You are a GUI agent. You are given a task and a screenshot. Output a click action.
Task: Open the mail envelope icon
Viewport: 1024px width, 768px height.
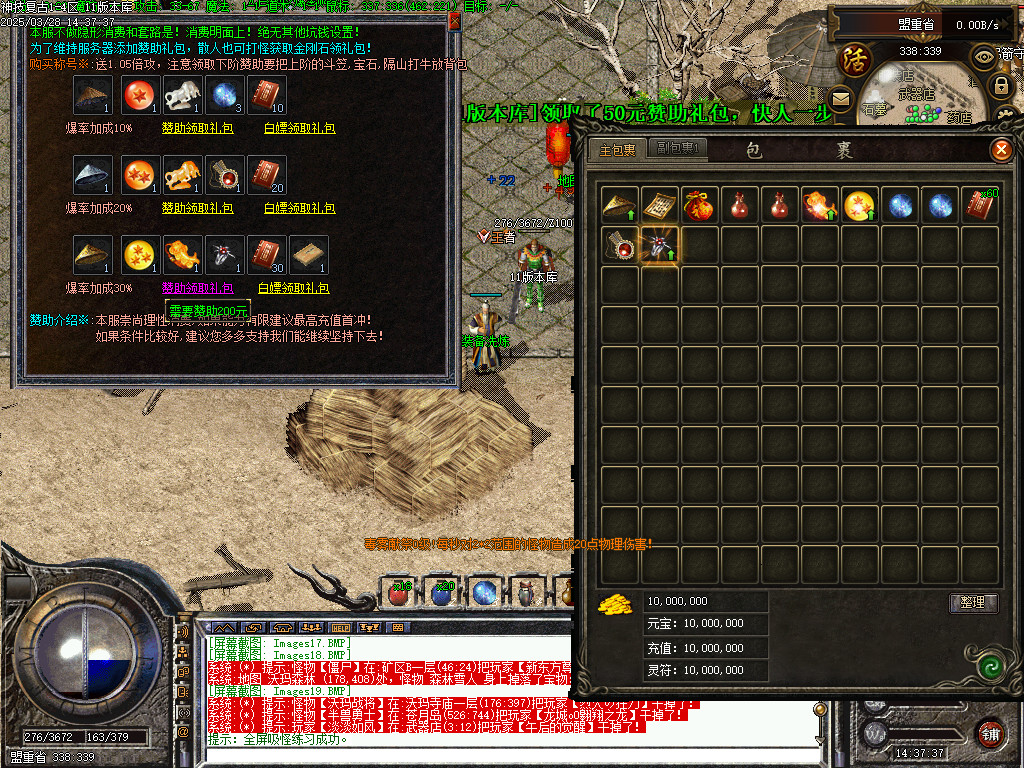[x=840, y=98]
